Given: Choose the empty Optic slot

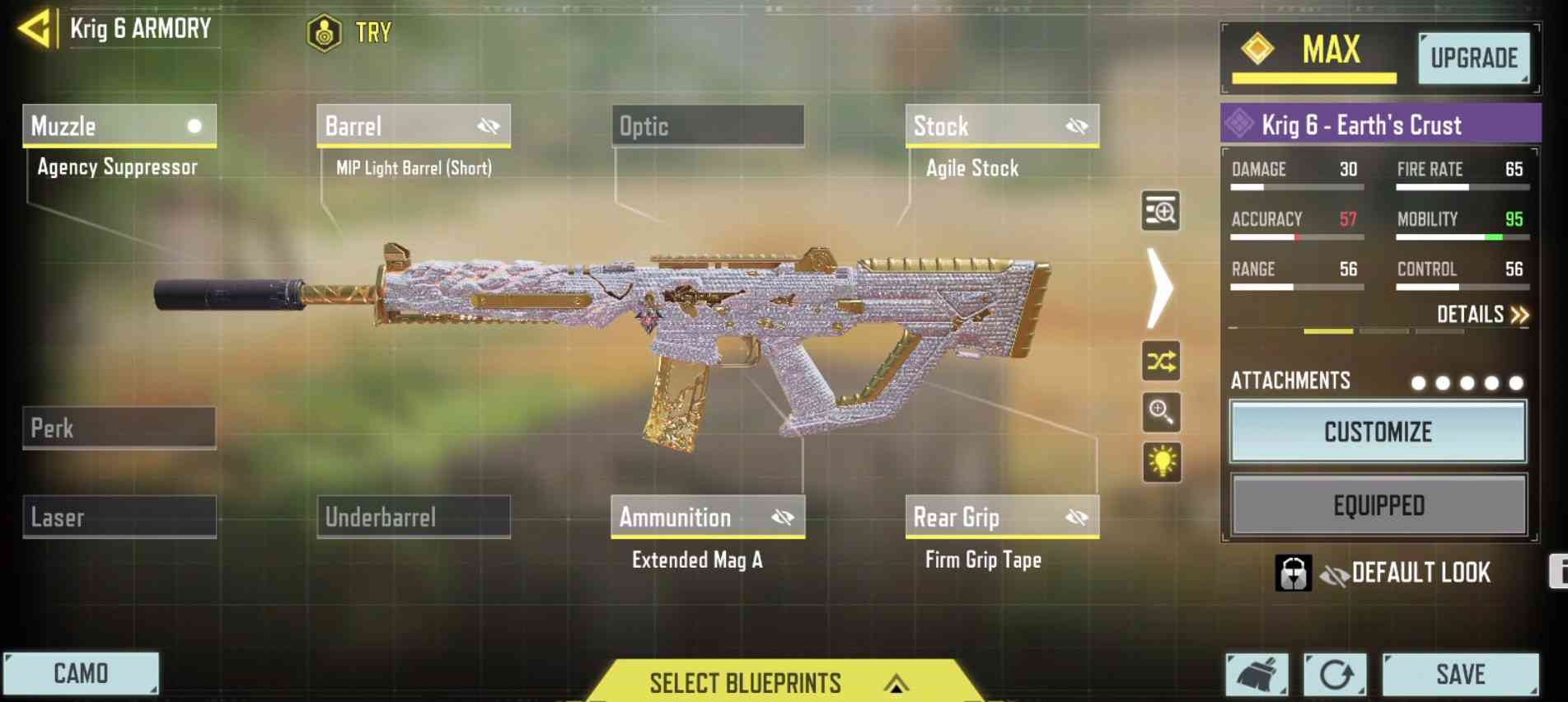Looking at the screenshot, I should [707, 126].
